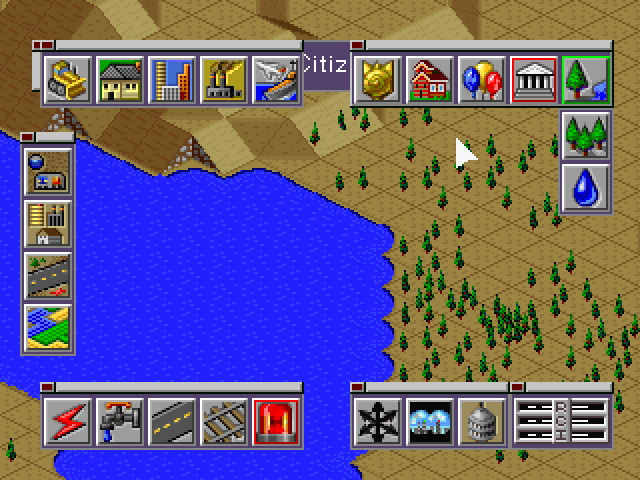
Task: Choose the red schoolhouse icon
Action: tap(431, 80)
